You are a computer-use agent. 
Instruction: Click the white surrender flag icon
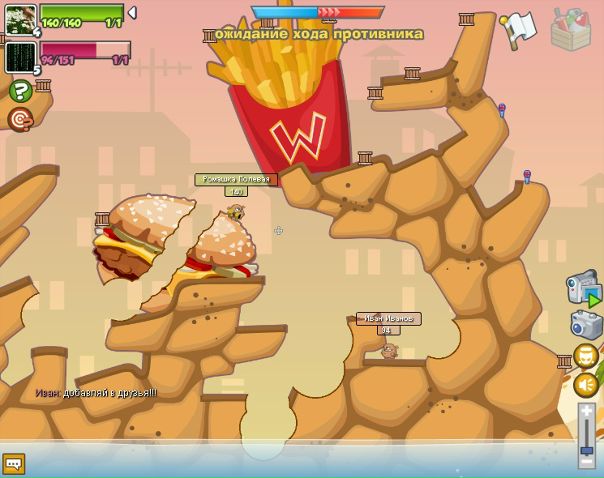(x=519, y=29)
